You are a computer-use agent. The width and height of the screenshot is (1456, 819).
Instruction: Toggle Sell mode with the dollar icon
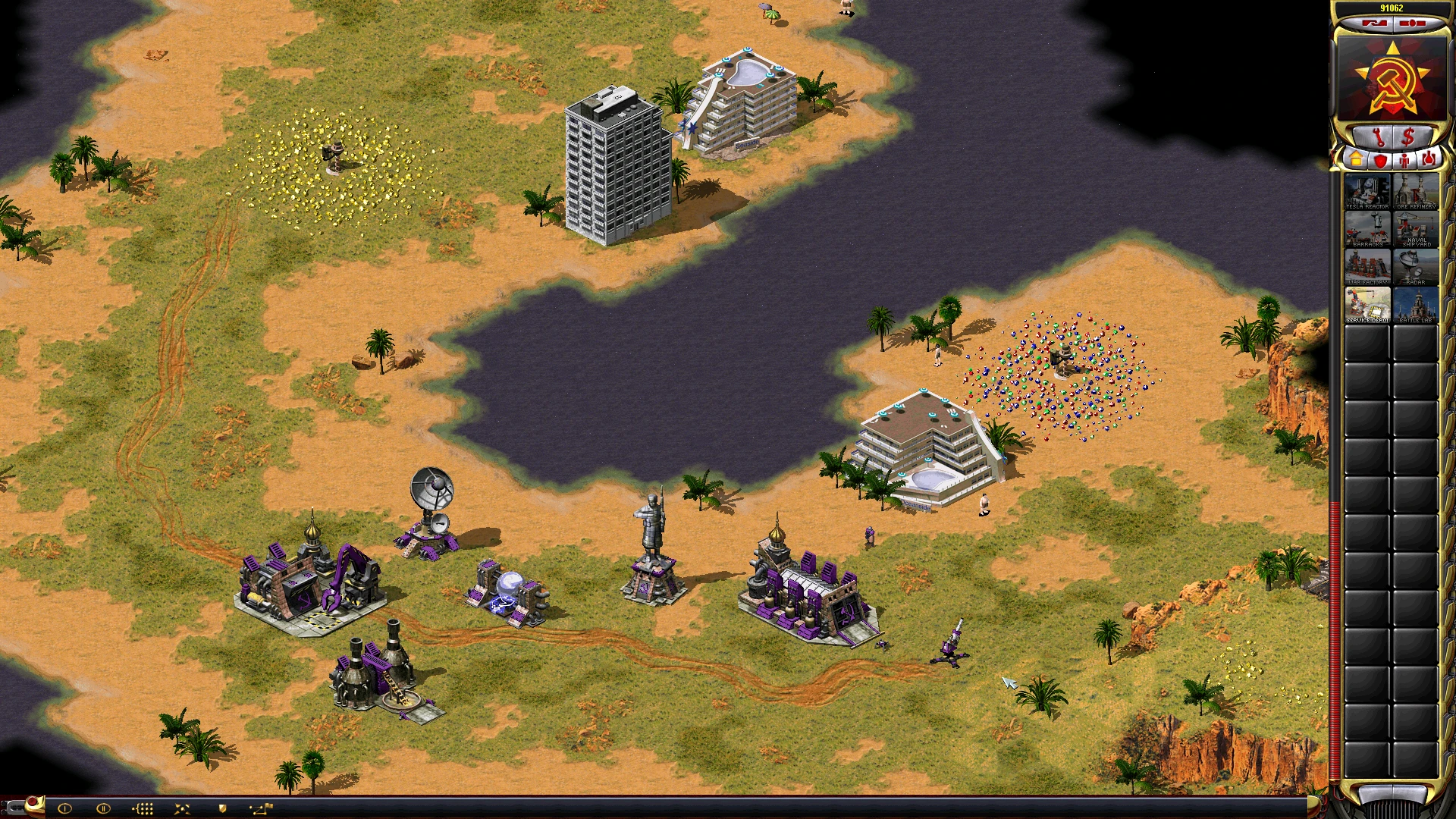coord(1410,136)
